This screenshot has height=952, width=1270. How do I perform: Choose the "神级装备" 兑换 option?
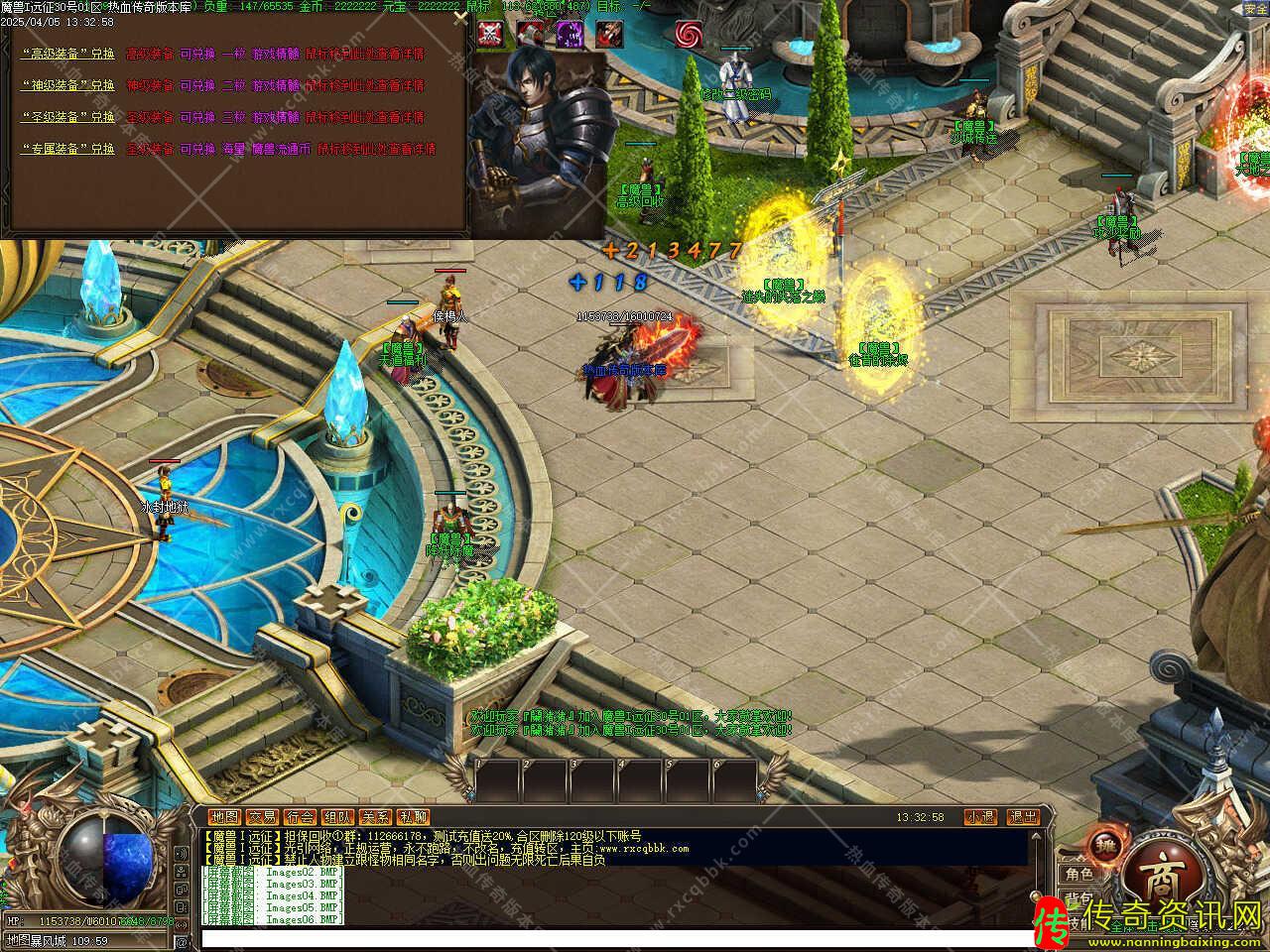click(x=68, y=86)
